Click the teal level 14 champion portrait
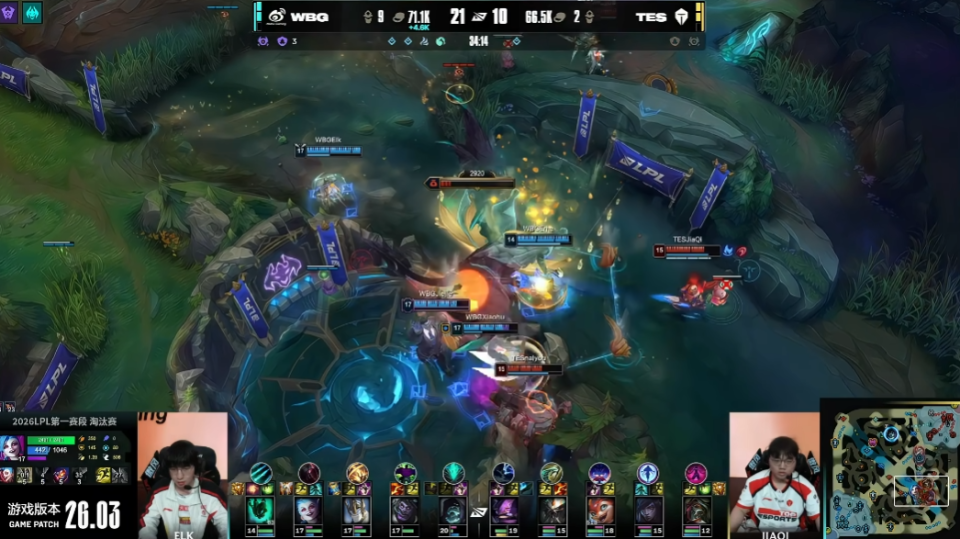Screen dimensions: 960x539 [259, 509]
